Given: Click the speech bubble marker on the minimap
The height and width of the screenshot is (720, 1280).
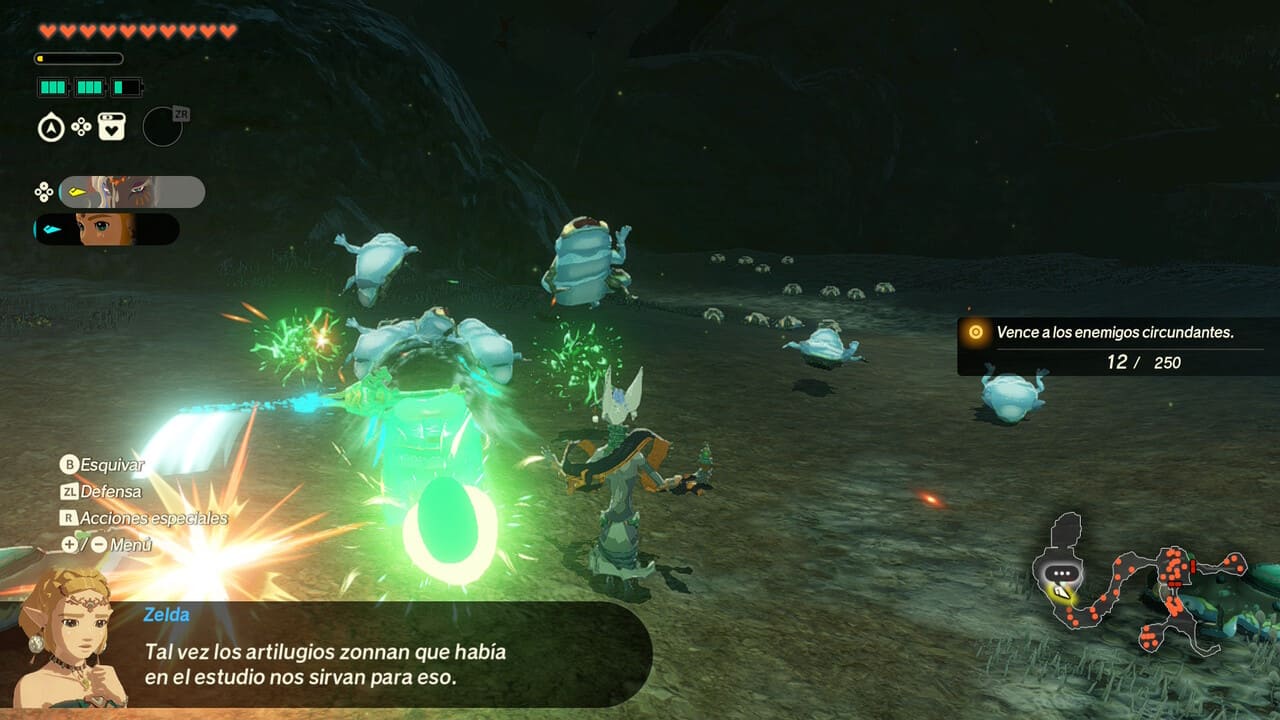Looking at the screenshot, I should click(x=1061, y=573).
